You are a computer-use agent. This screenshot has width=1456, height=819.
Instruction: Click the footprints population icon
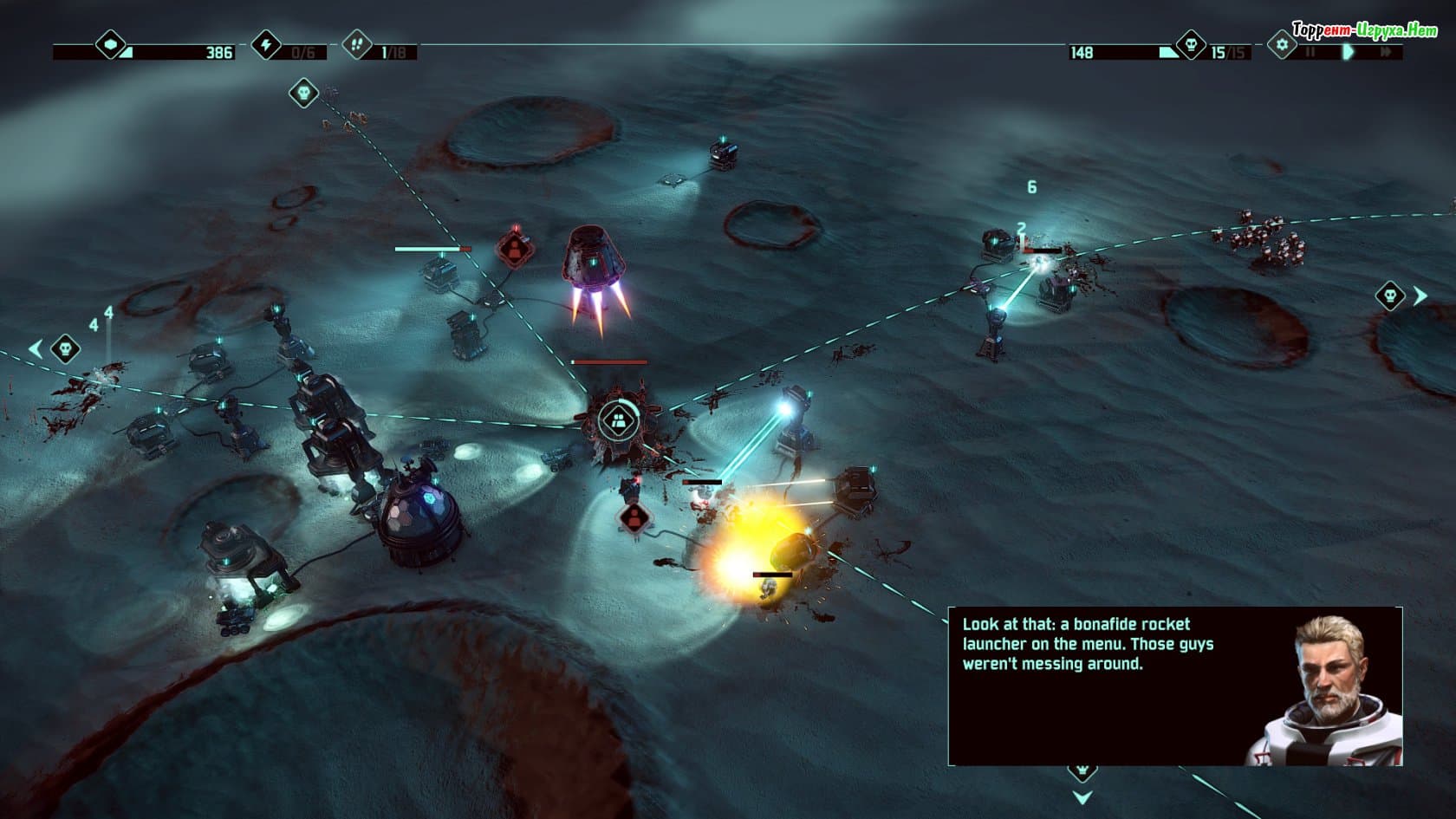(x=356, y=43)
